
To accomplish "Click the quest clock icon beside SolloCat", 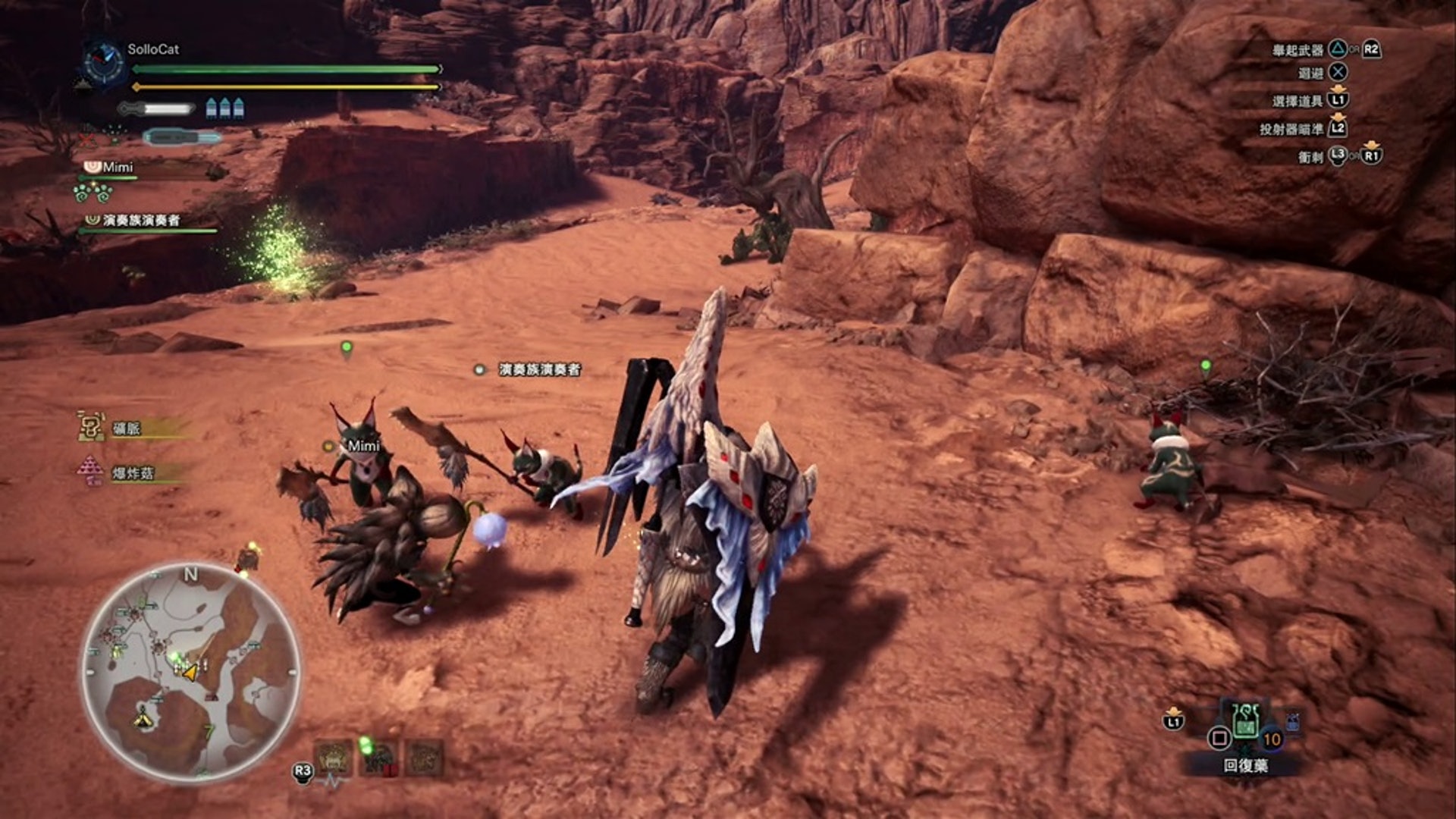I will (x=104, y=62).
